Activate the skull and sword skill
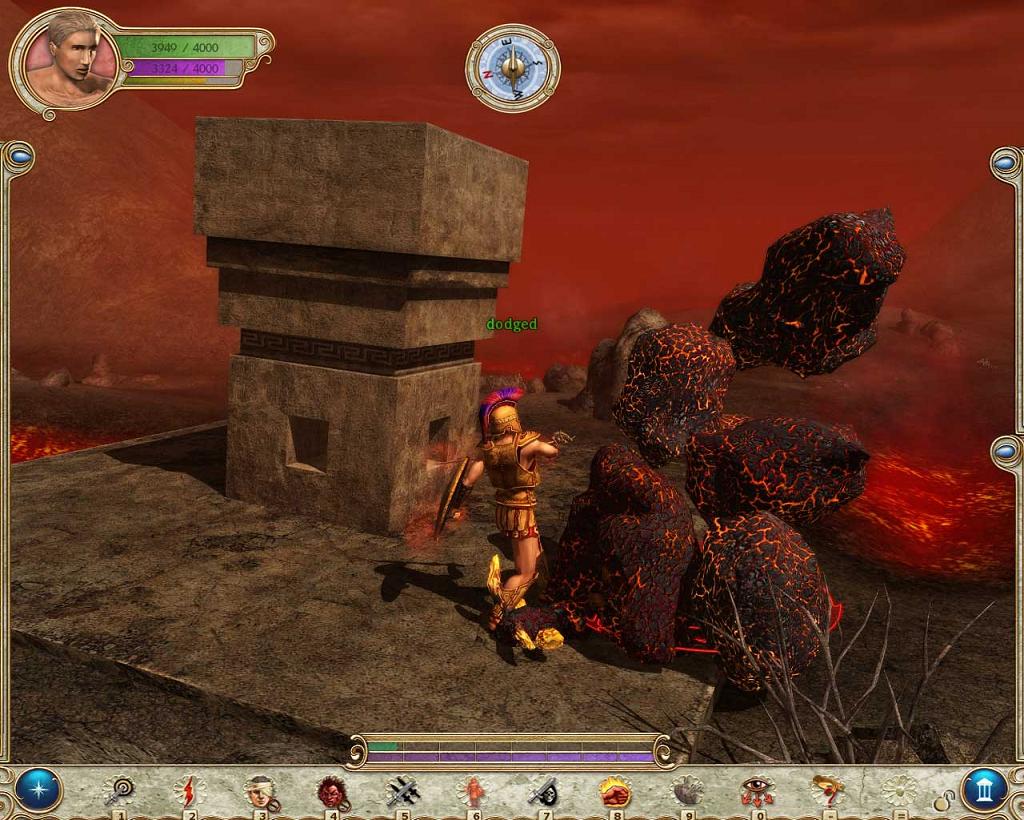This screenshot has width=1024, height=820. coord(543,791)
